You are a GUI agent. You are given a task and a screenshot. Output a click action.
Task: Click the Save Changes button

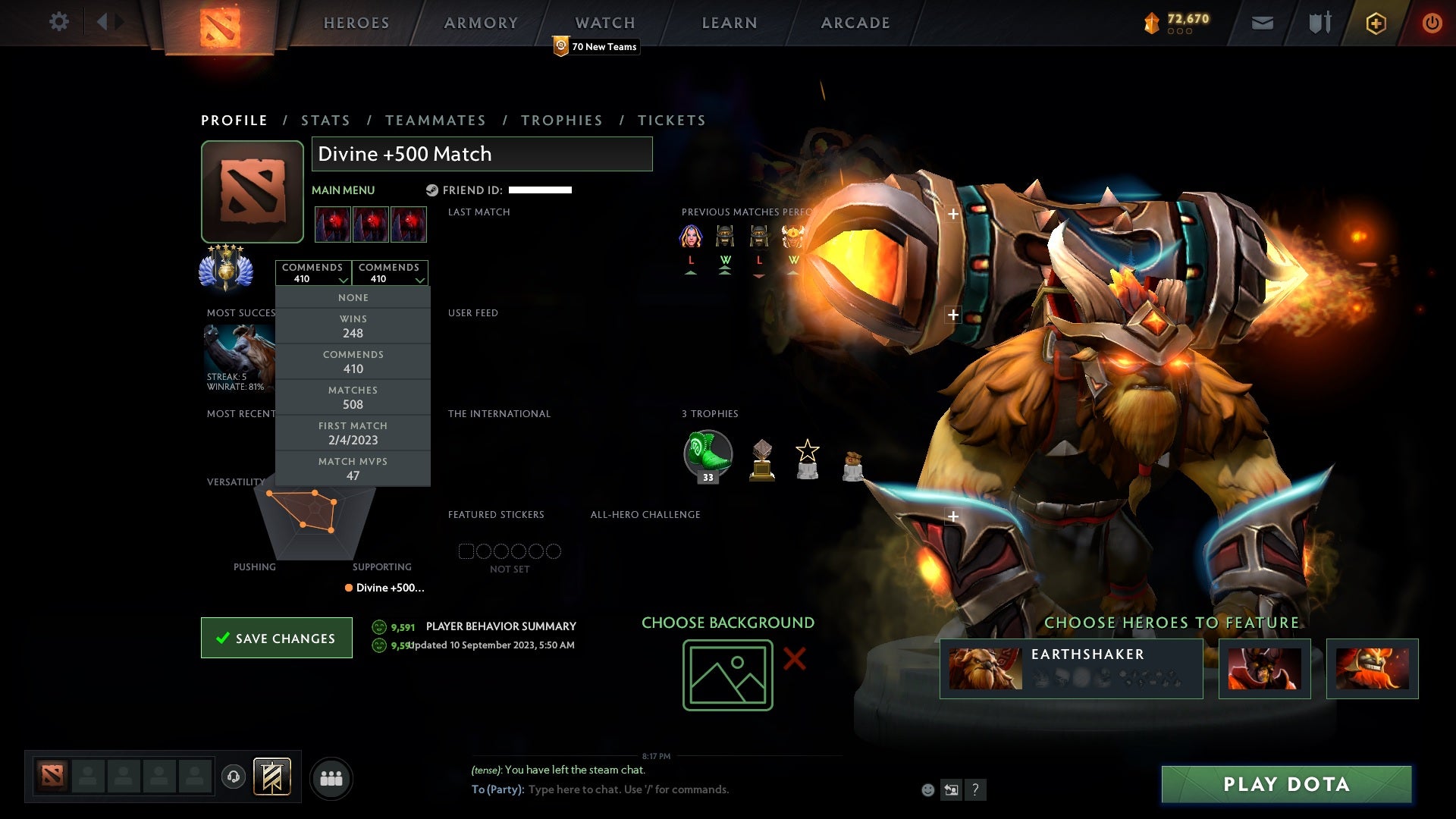pos(276,638)
